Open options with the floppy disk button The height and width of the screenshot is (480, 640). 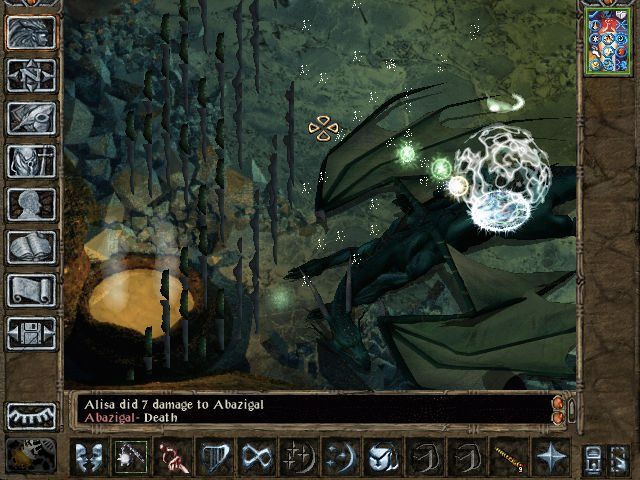point(31,333)
